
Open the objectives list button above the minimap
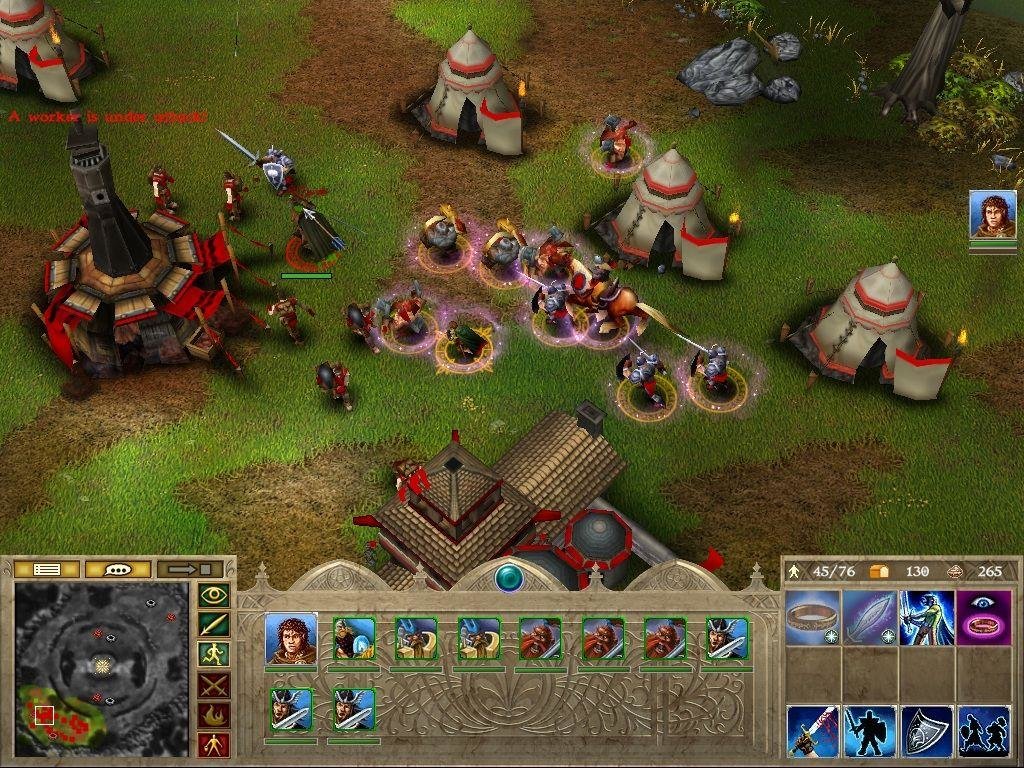point(48,569)
